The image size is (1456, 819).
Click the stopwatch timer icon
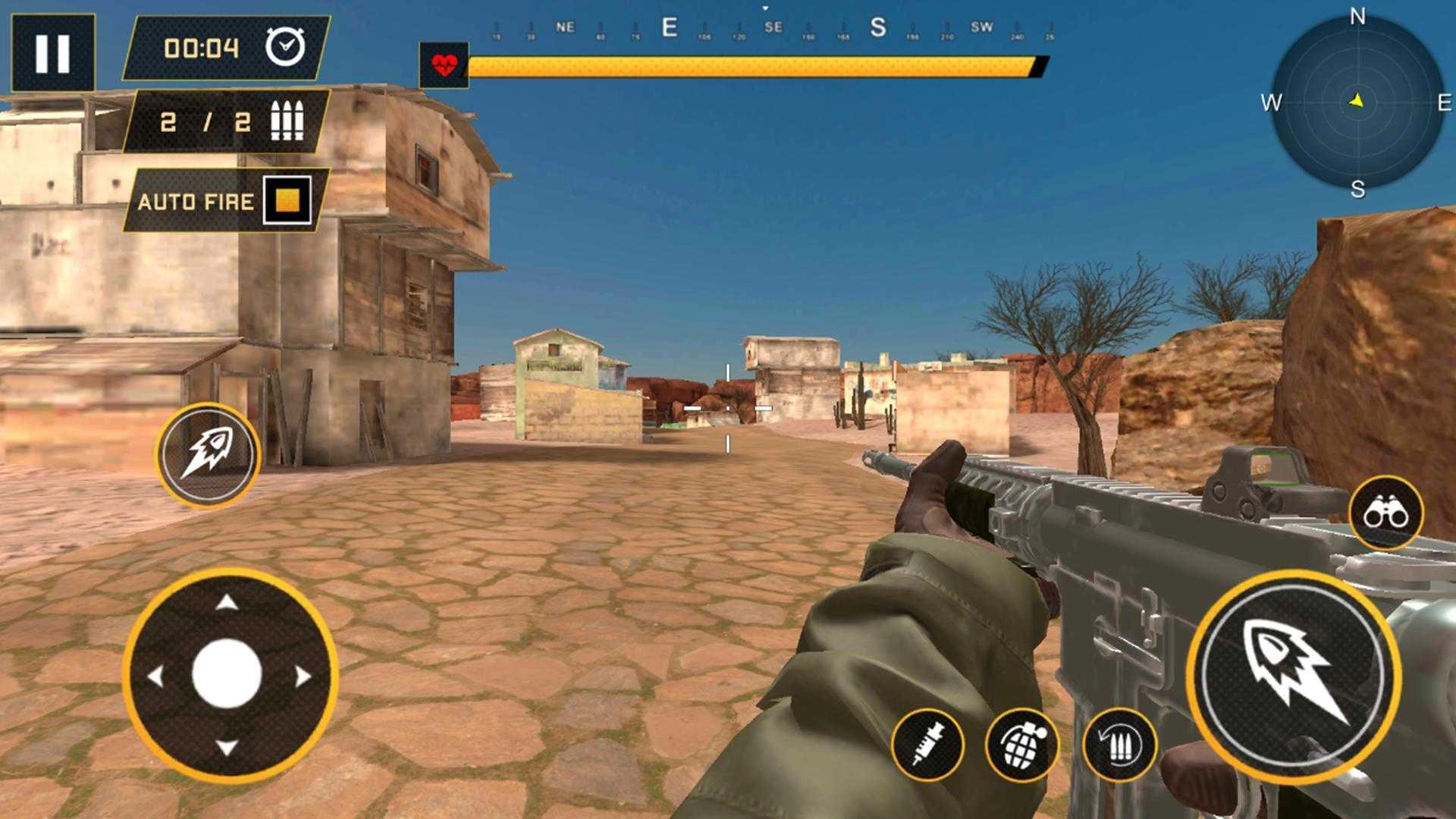[284, 49]
